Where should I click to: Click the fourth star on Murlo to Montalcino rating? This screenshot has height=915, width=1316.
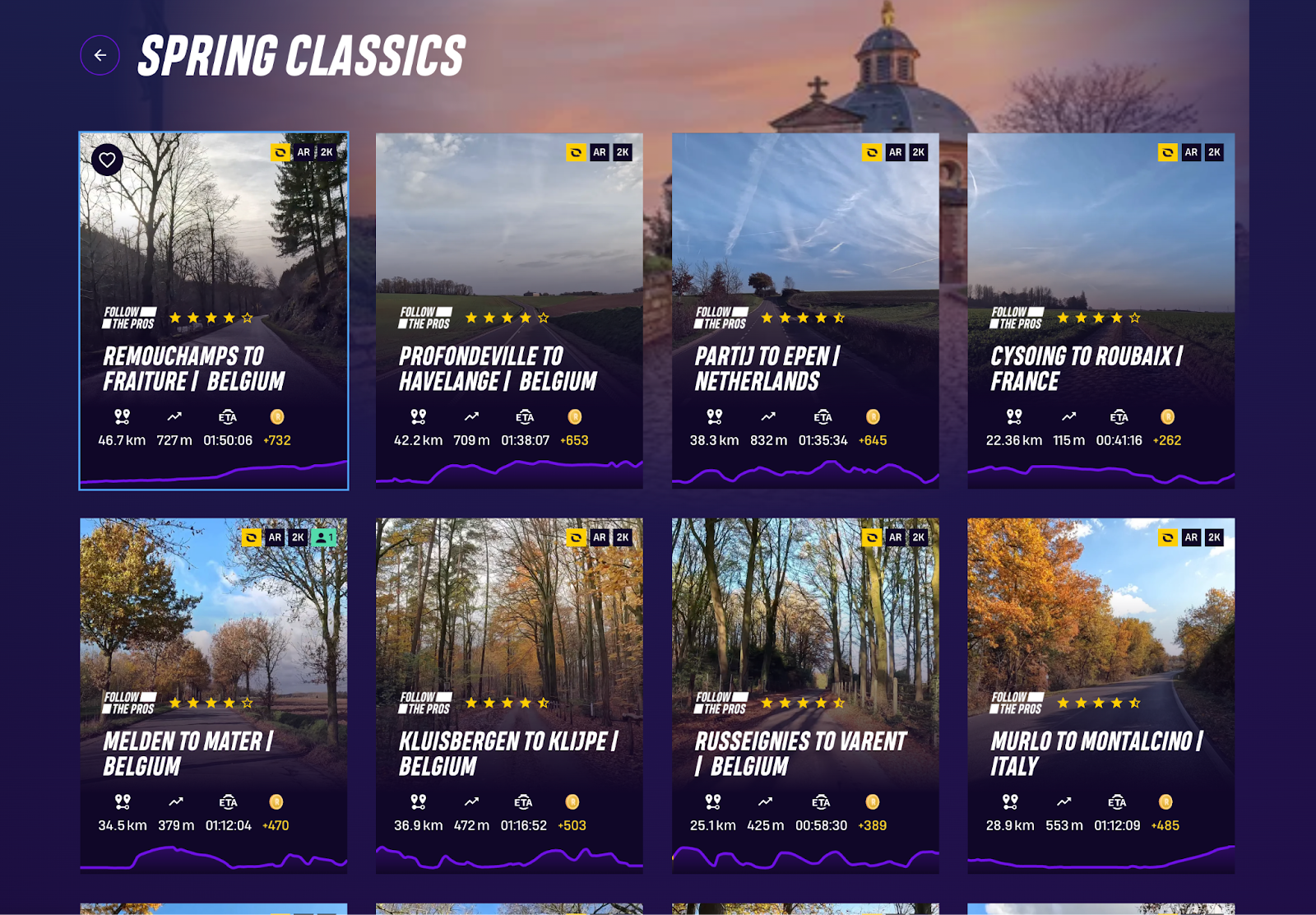pos(1117,703)
